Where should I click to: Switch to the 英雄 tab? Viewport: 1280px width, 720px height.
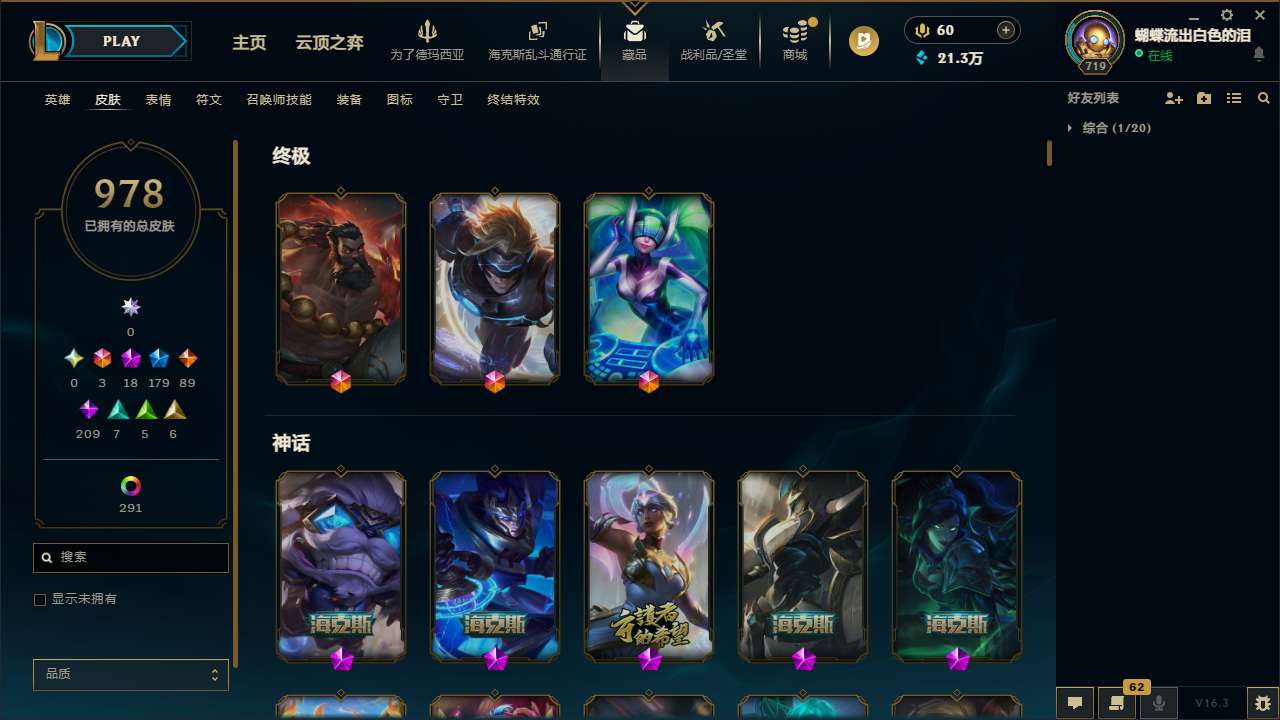pos(57,100)
